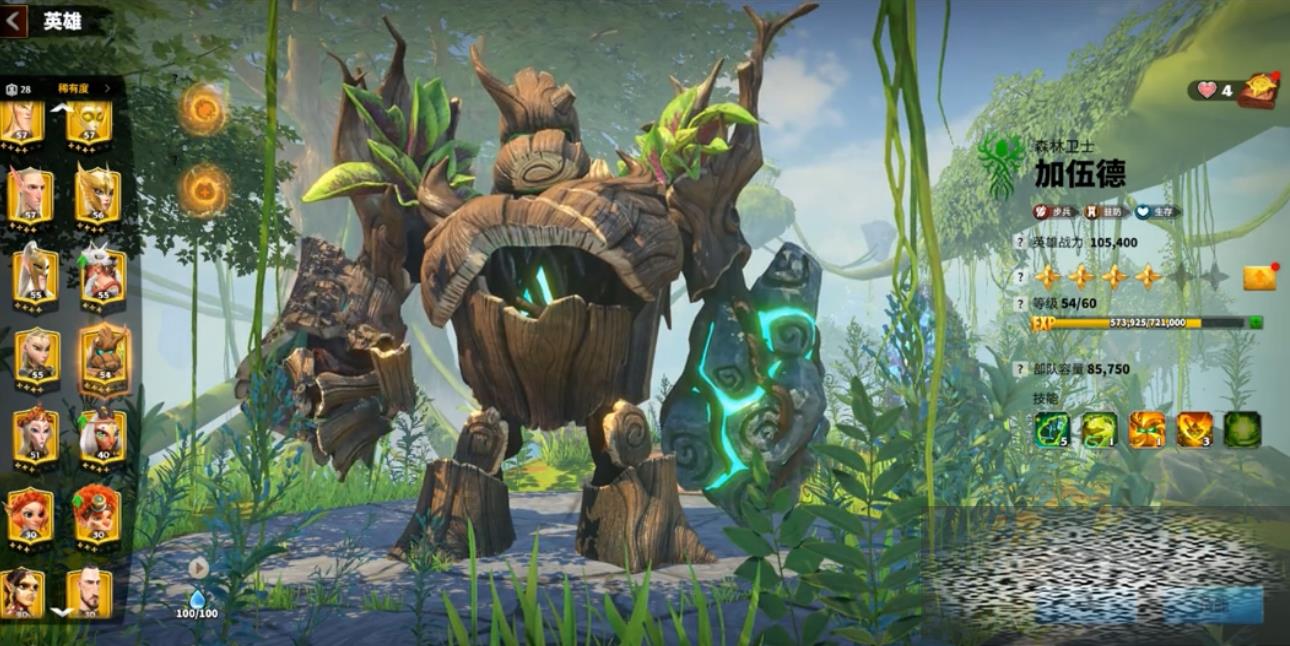Choose the level 51 orange-haired hero portrait
Viewport: 1290px width, 646px height.
[x=35, y=435]
